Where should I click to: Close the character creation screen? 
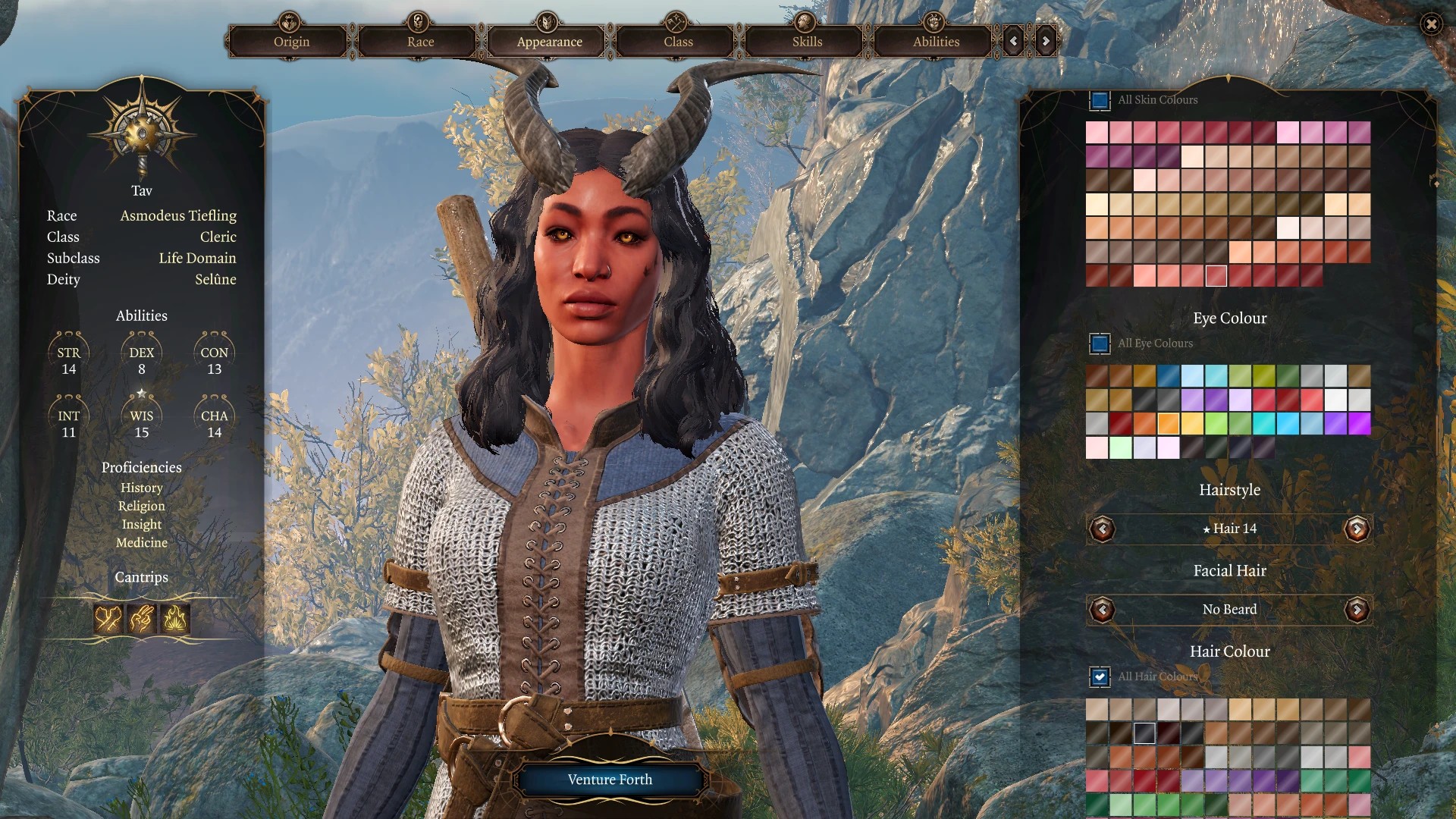[1431, 24]
